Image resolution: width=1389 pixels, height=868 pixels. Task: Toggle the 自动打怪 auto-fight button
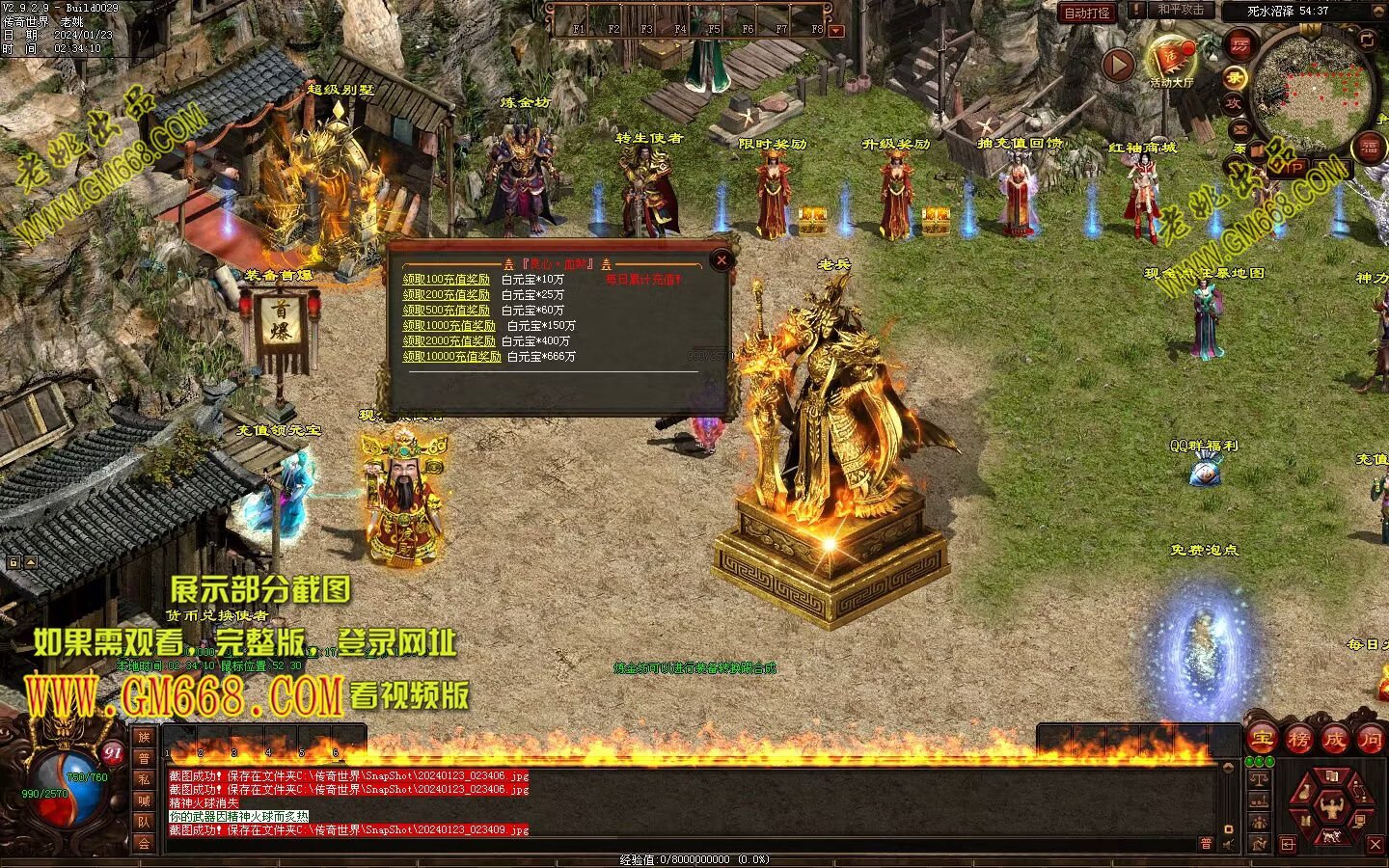point(1087,13)
